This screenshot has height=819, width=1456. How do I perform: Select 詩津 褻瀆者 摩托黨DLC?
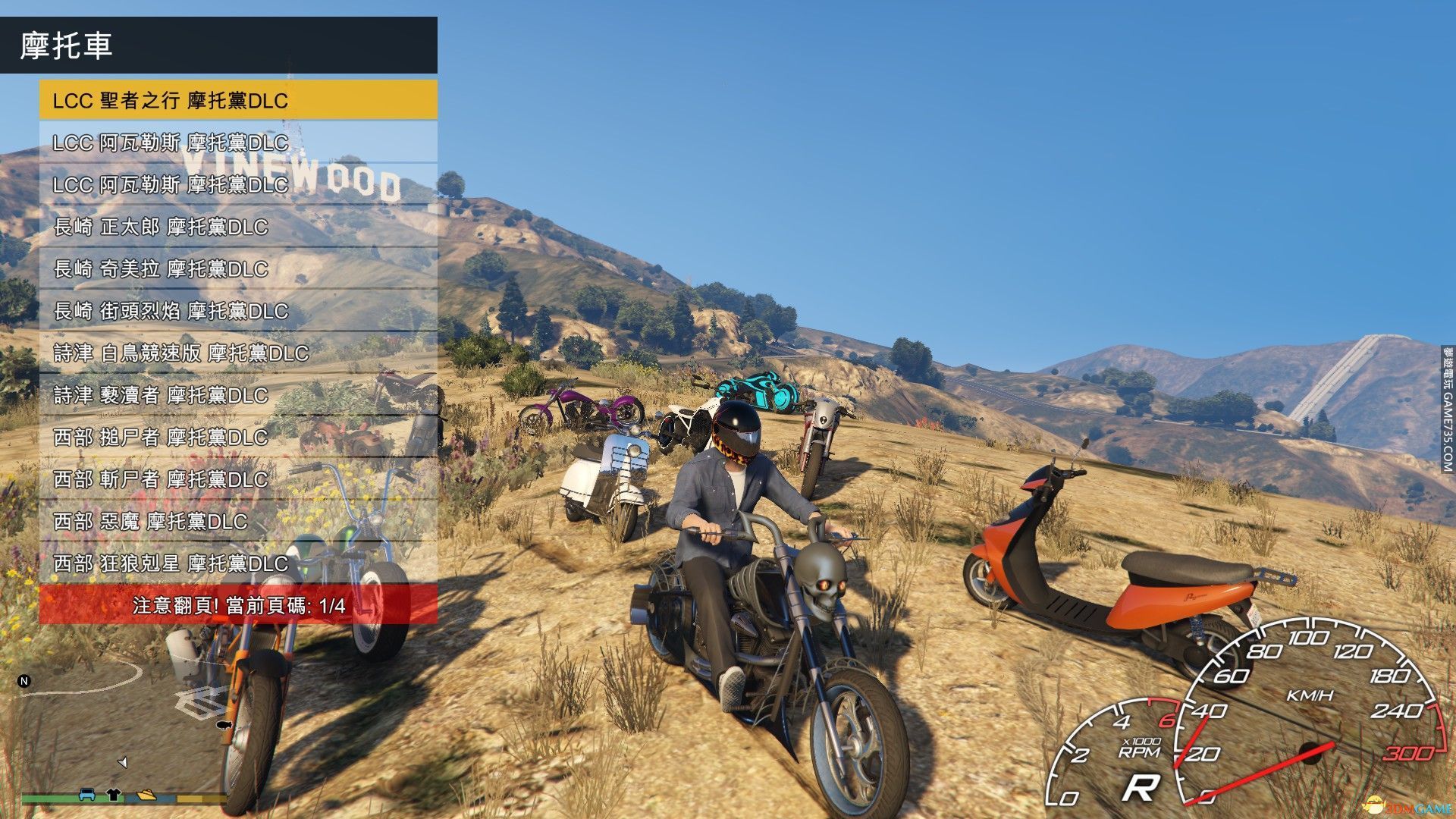(x=238, y=395)
